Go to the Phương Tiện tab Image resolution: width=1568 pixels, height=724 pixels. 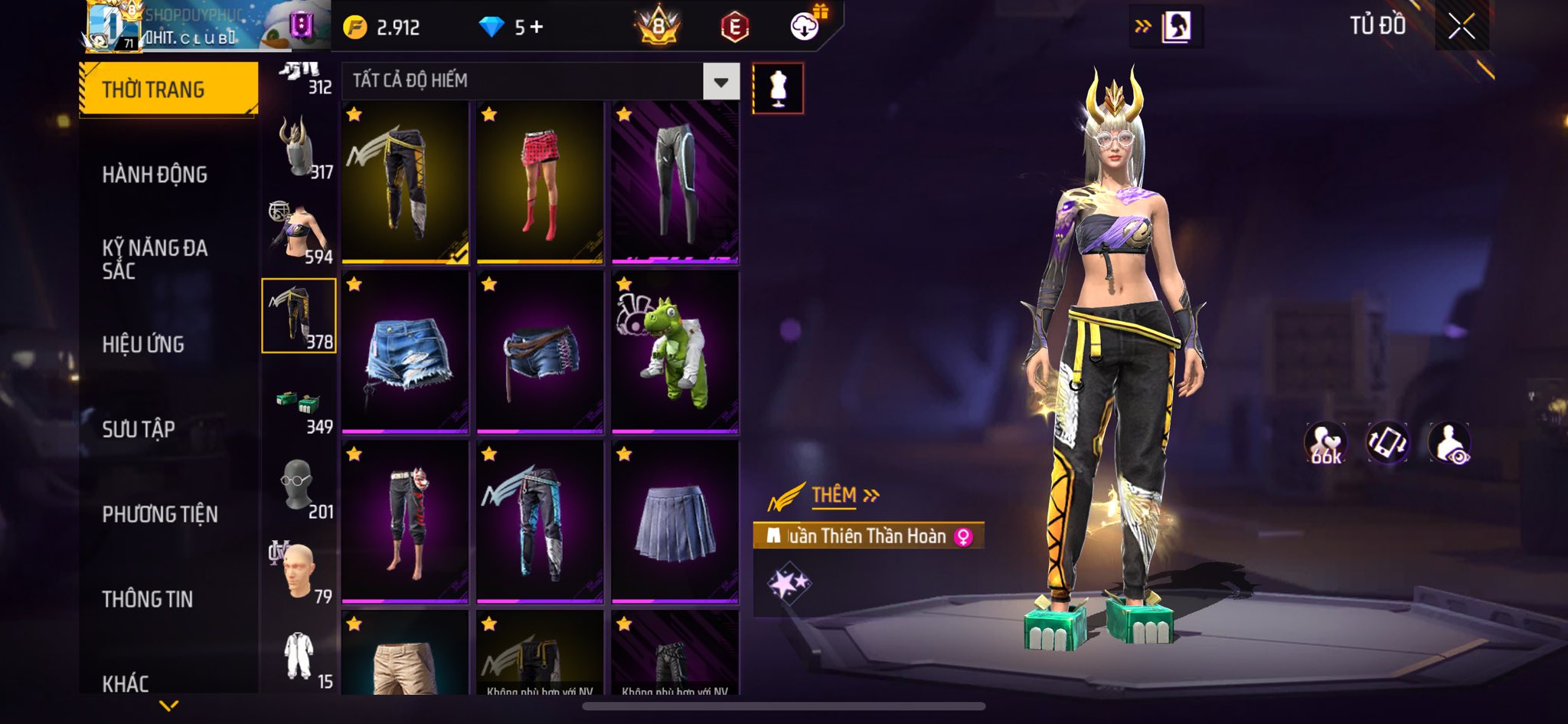coord(160,514)
